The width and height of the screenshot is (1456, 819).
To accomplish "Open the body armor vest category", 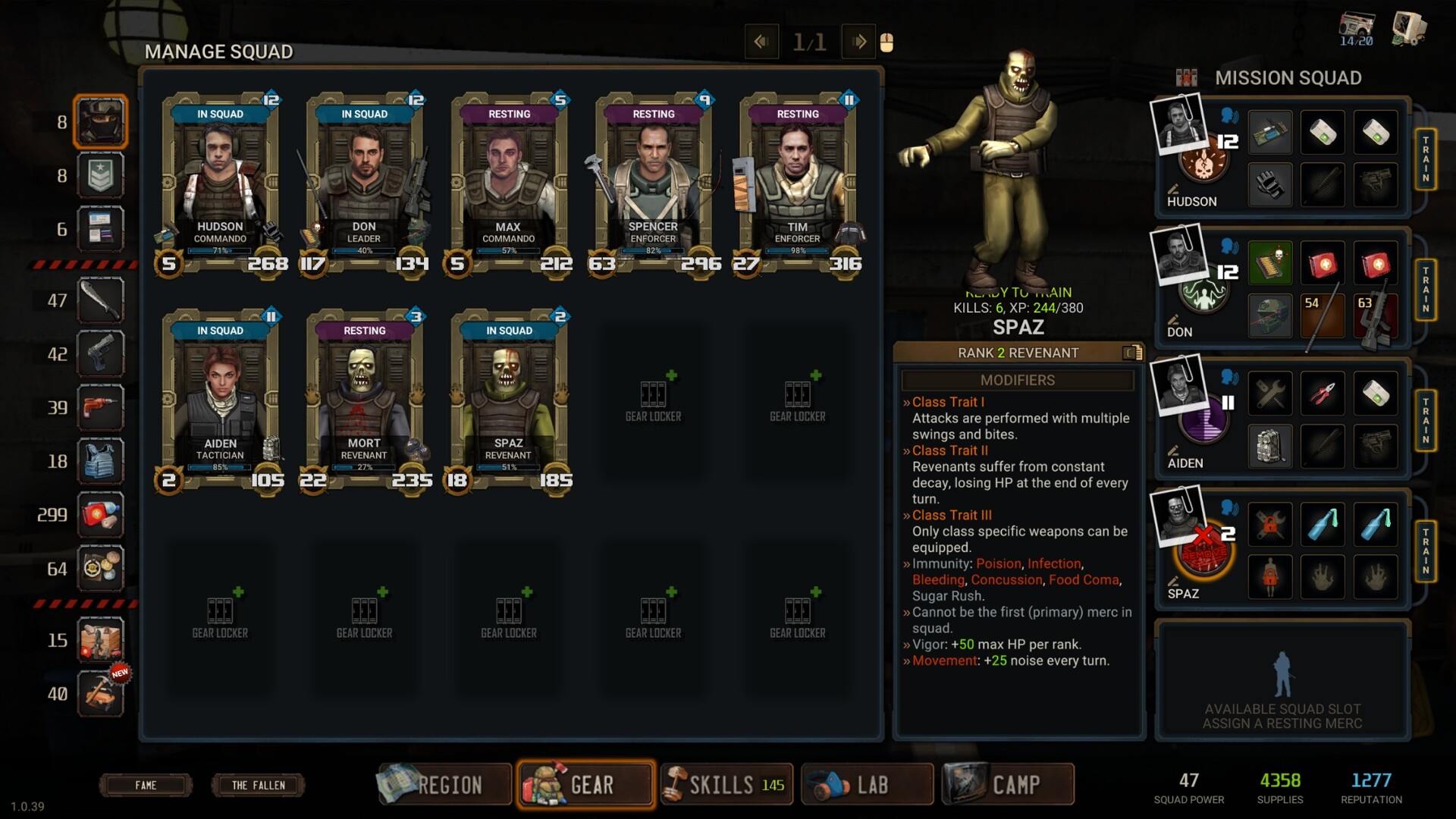I will coord(100,461).
